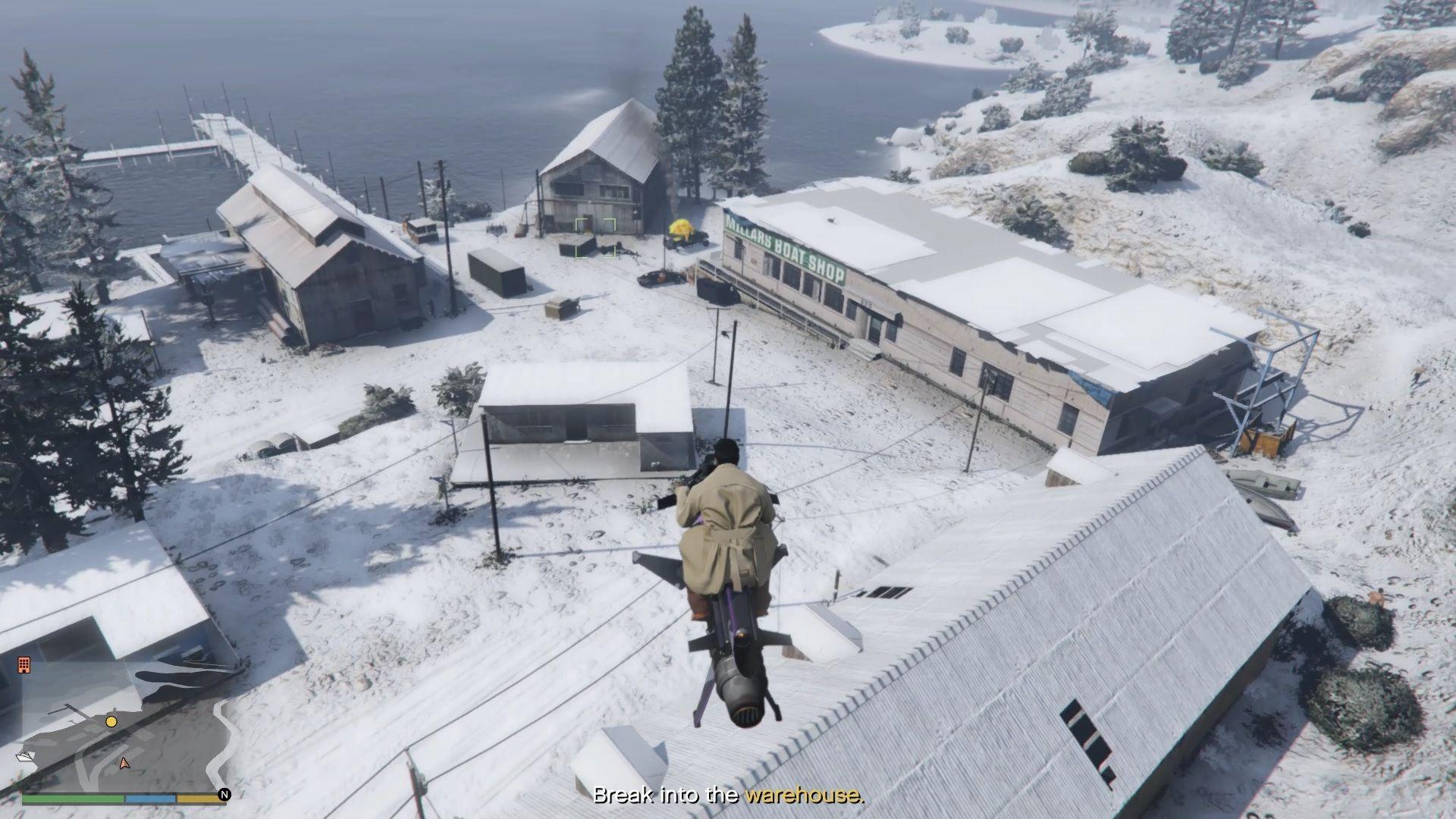Click the yellow special ability bar segment

(199, 800)
